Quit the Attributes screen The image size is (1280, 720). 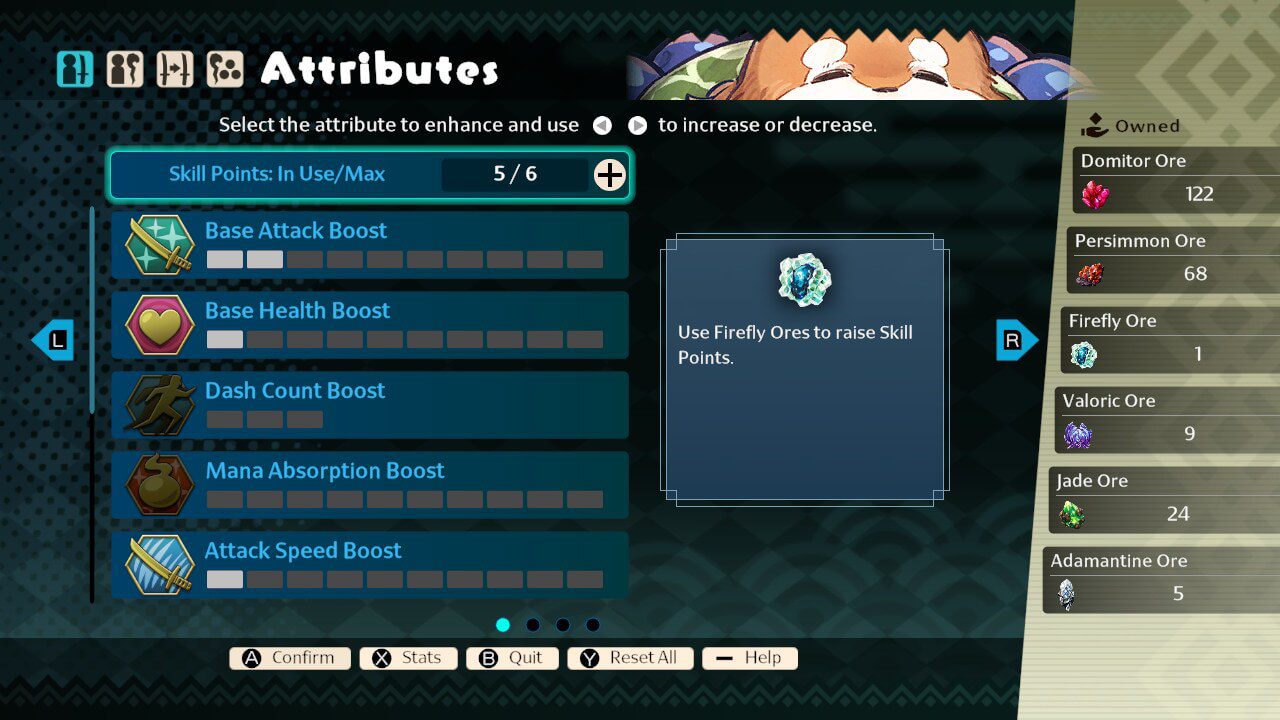[x=512, y=658]
